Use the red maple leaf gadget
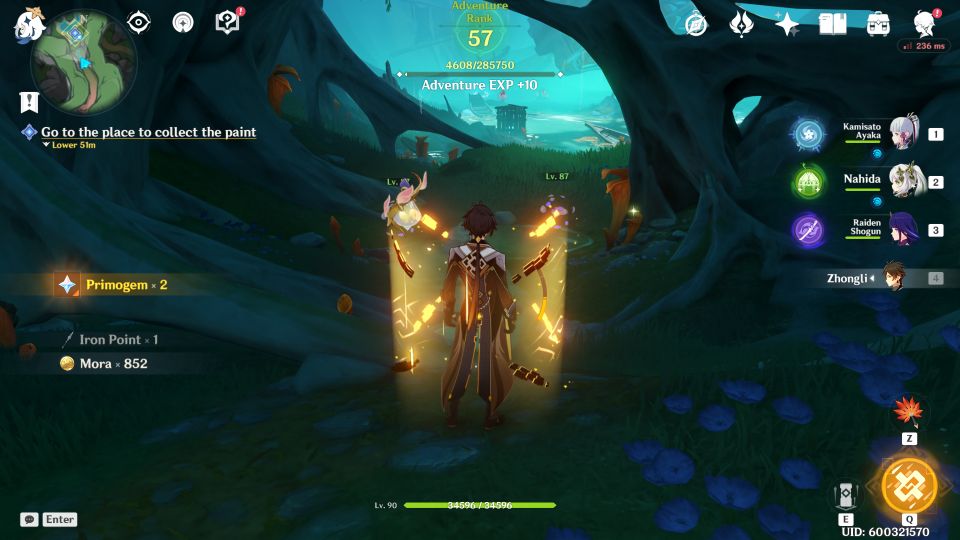This screenshot has height=540, width=960. coord(909,412)
